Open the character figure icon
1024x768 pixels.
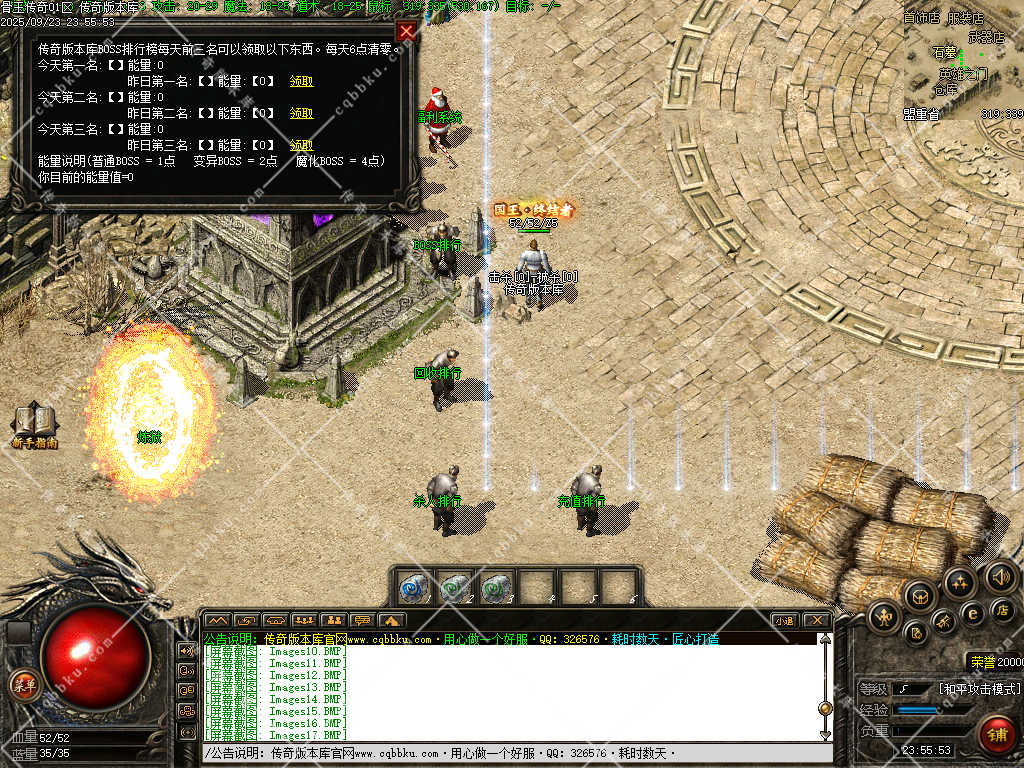coord(884,616)
